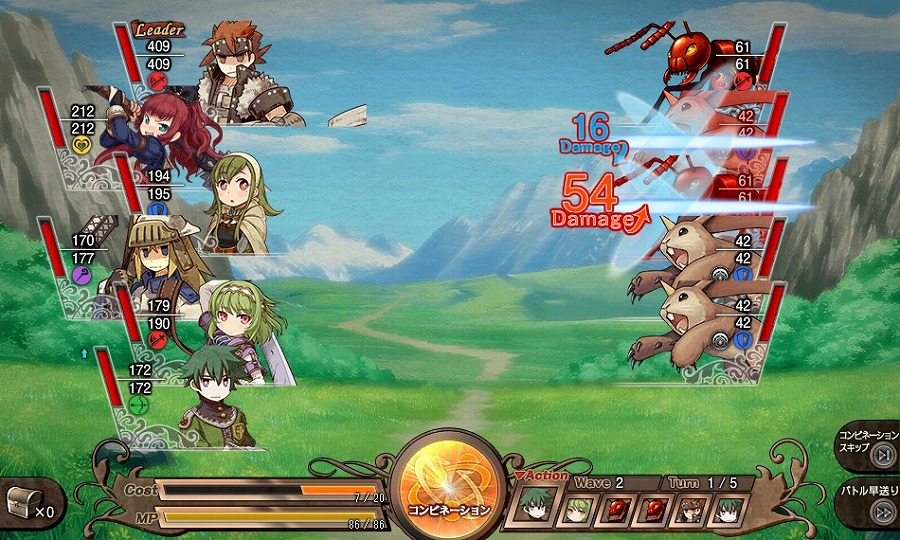Select the goggled leader turn order portrait

[x=691, y=510]
